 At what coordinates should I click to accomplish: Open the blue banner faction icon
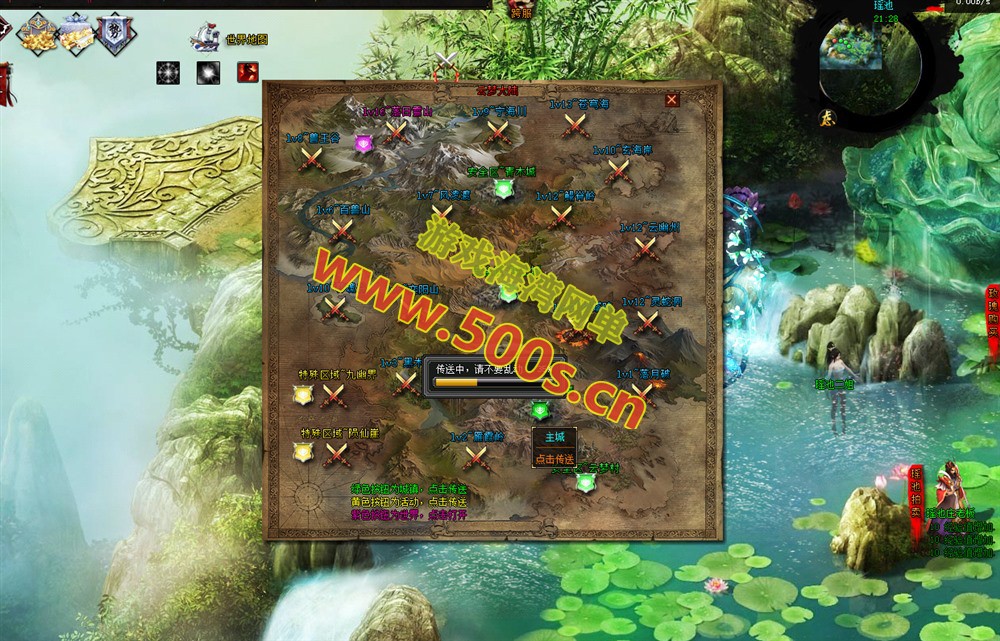pos(116,33)
